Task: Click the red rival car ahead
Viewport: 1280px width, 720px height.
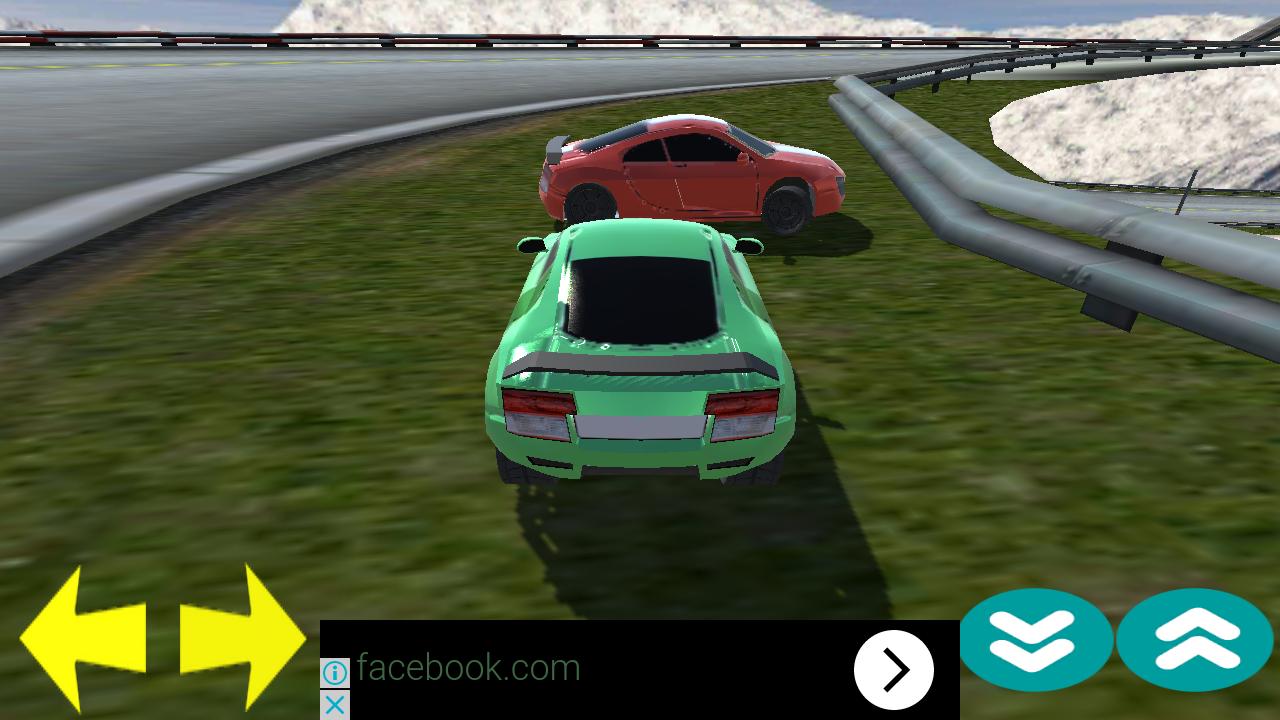Action: pos(690,175)
